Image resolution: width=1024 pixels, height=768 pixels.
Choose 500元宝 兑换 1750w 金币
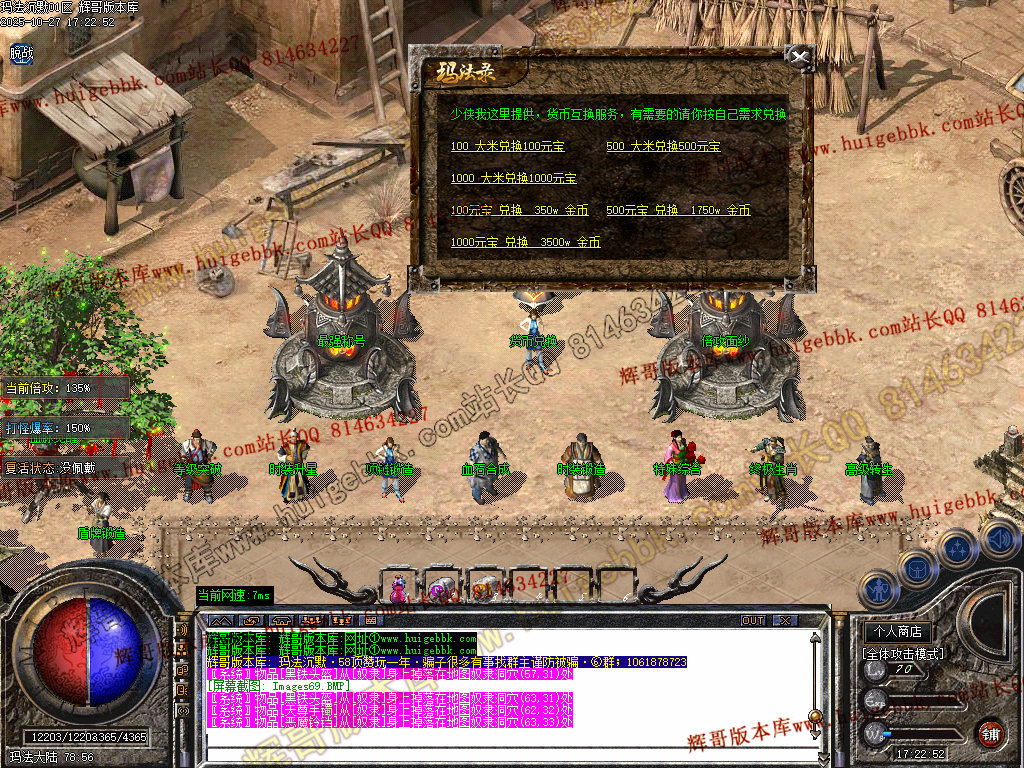(678, 210)
